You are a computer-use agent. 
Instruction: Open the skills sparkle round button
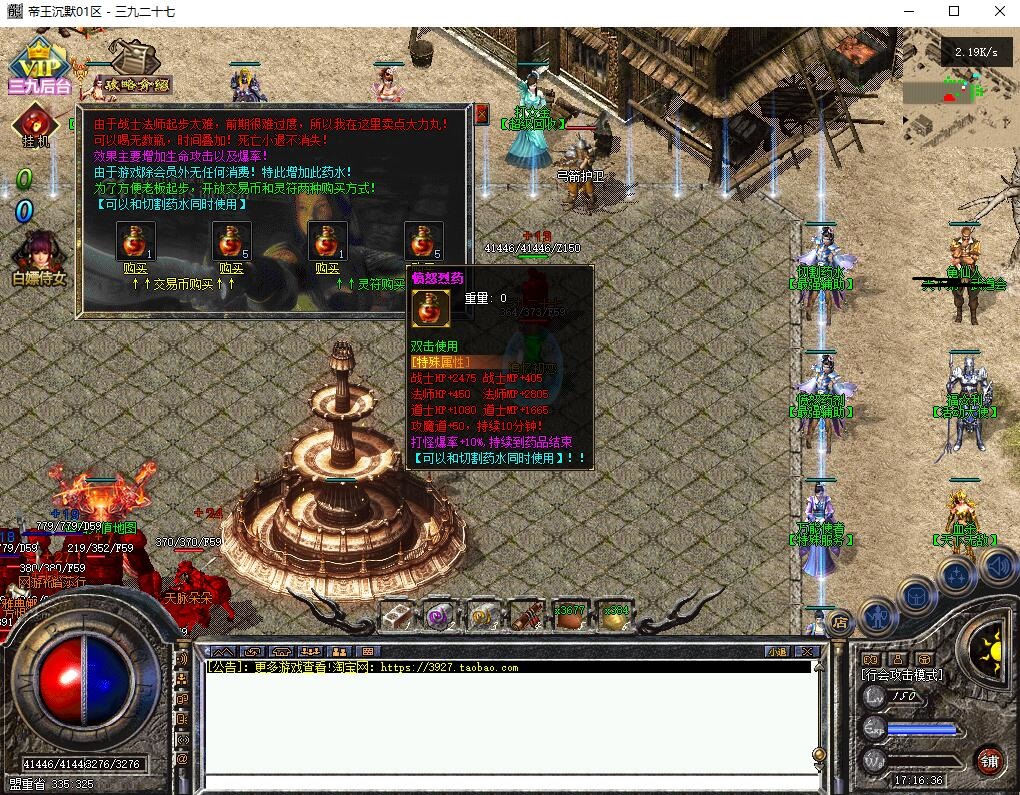[957, 574]
